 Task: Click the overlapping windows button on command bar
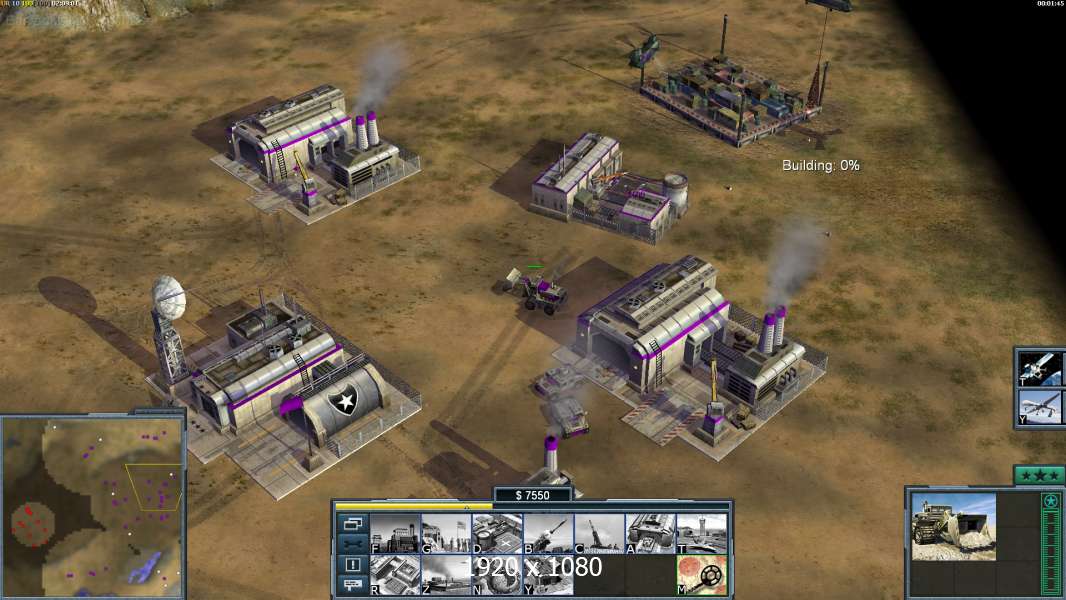tap(353, 523)
